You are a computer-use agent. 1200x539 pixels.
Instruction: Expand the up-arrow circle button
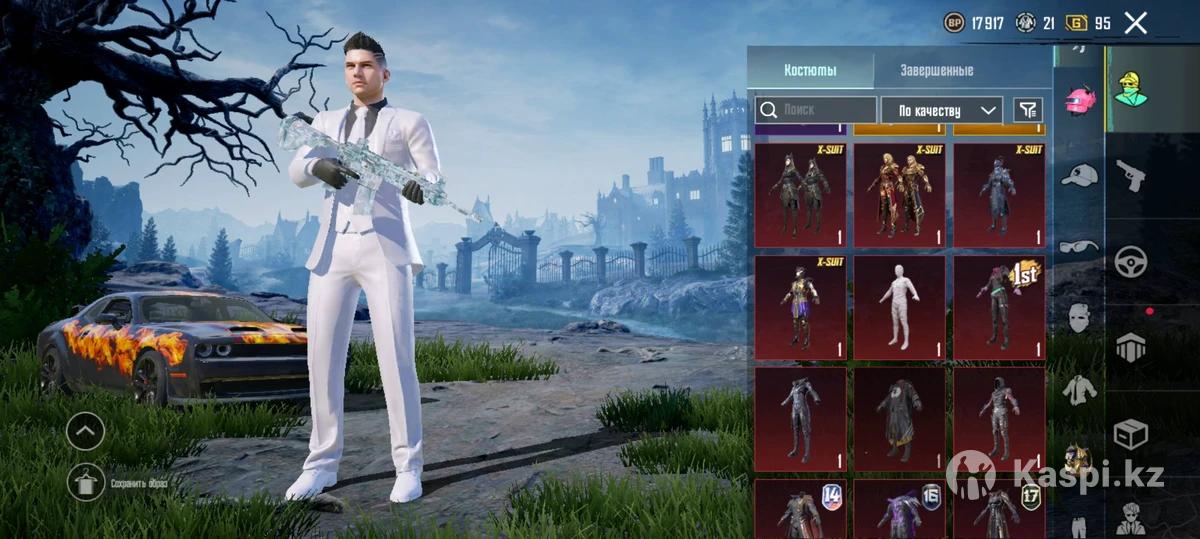click(x=86, y=431)
